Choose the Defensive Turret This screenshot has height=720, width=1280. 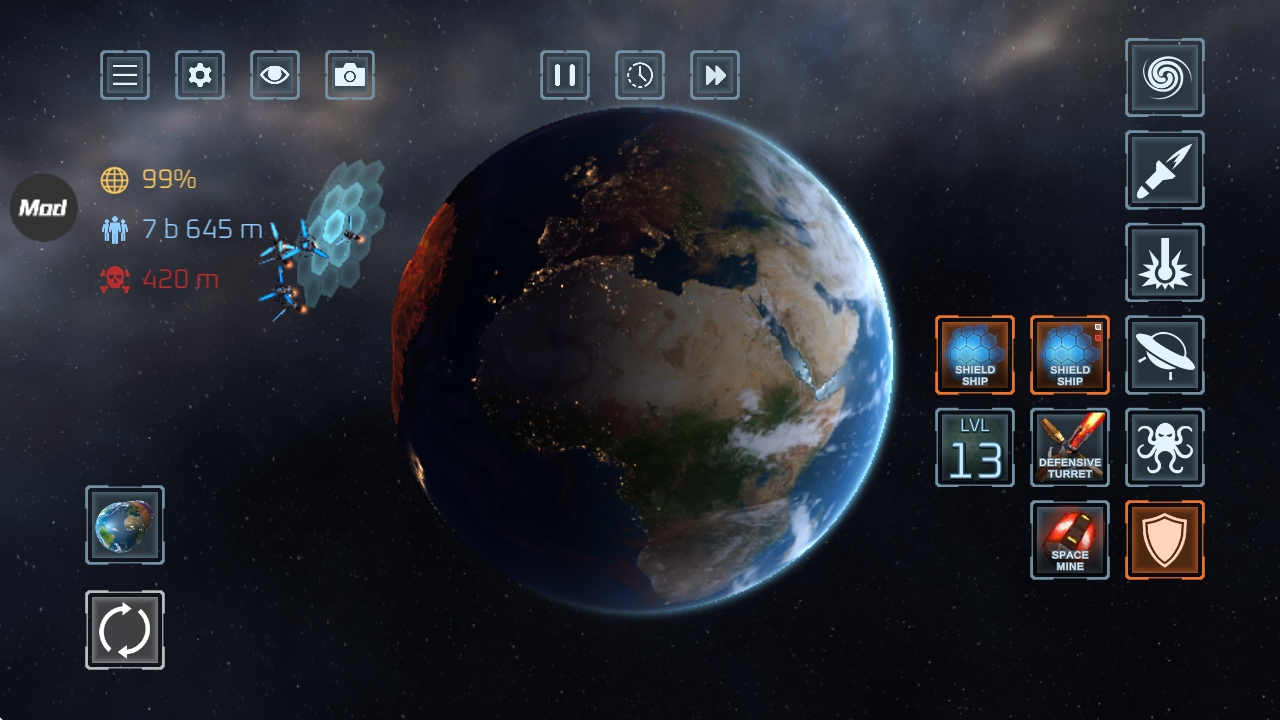pos(1070,447)
